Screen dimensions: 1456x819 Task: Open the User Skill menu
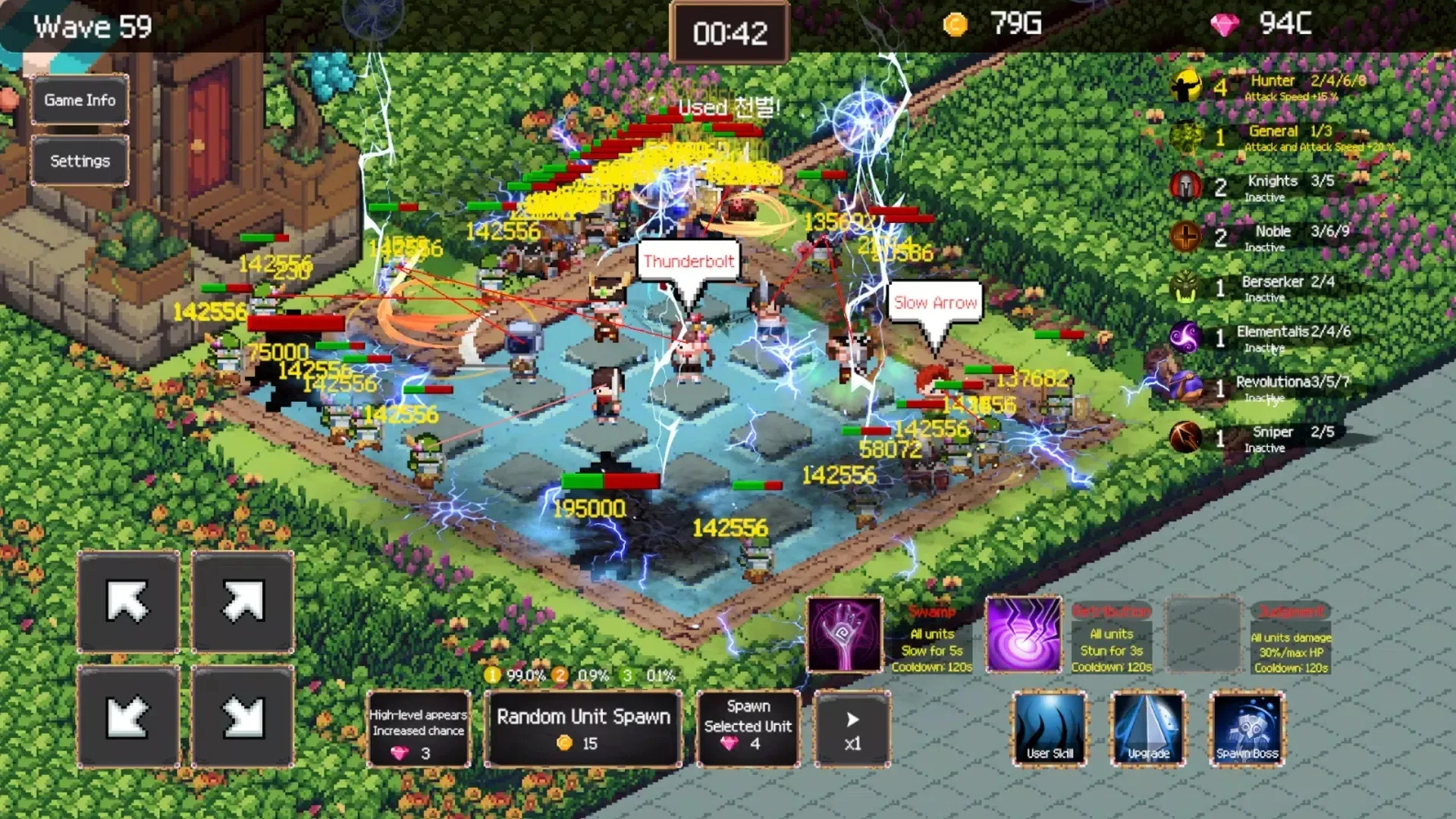[x=1050, y=729]
